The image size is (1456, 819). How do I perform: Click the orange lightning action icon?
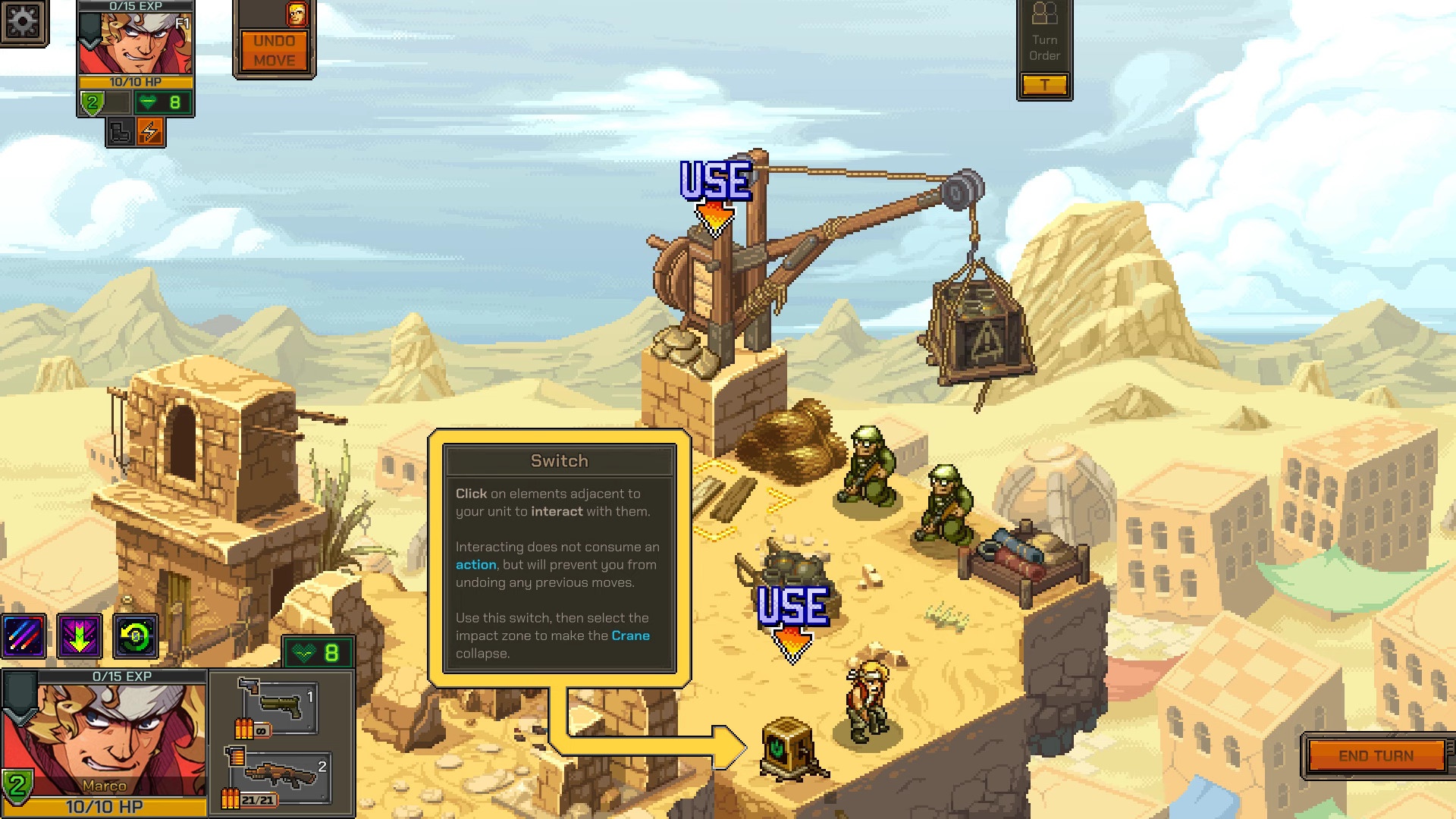click(x=150, y=132)
